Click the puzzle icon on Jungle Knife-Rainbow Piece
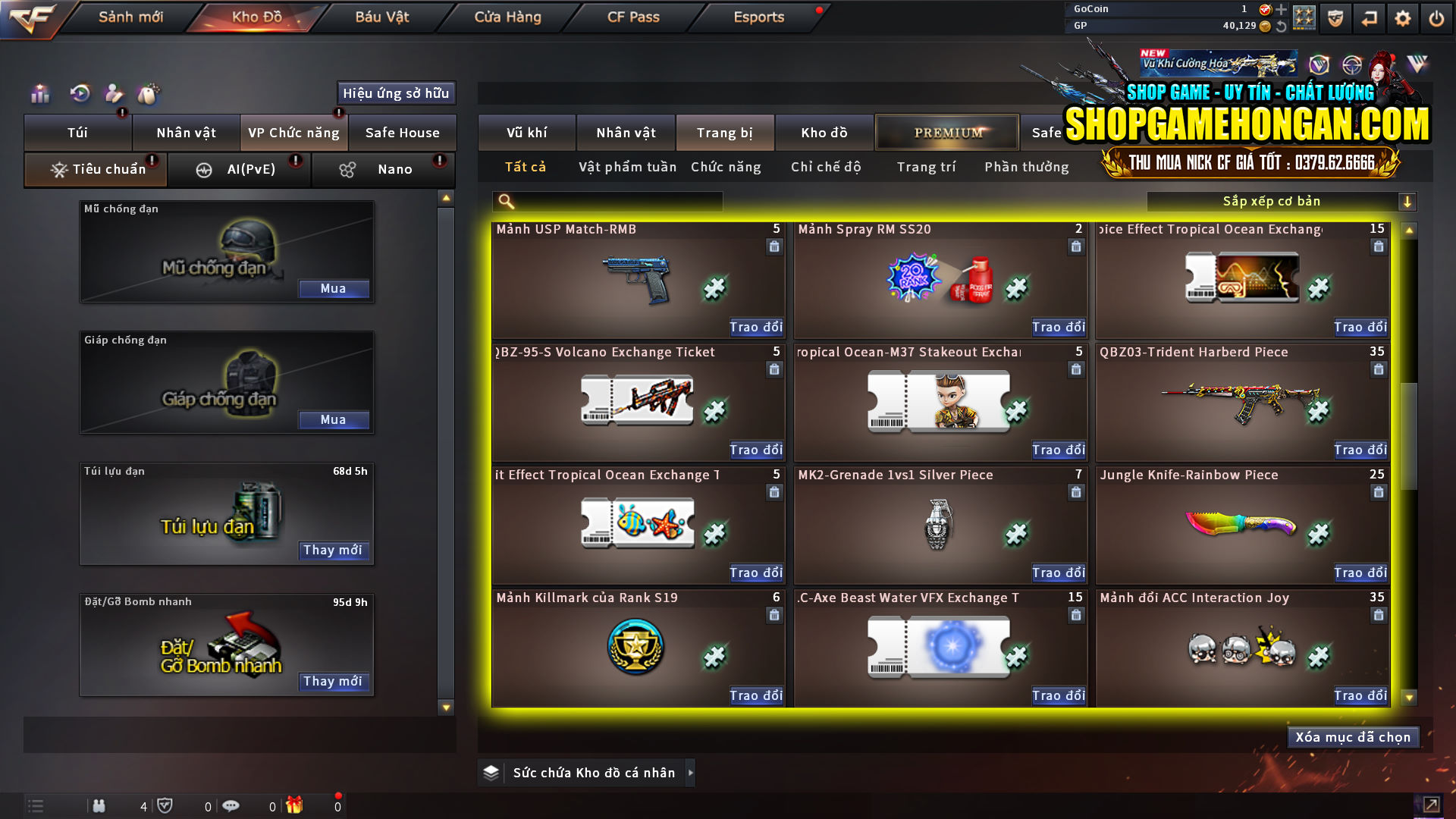The height and width of the screenshot is (819, 1456). 1319,534
